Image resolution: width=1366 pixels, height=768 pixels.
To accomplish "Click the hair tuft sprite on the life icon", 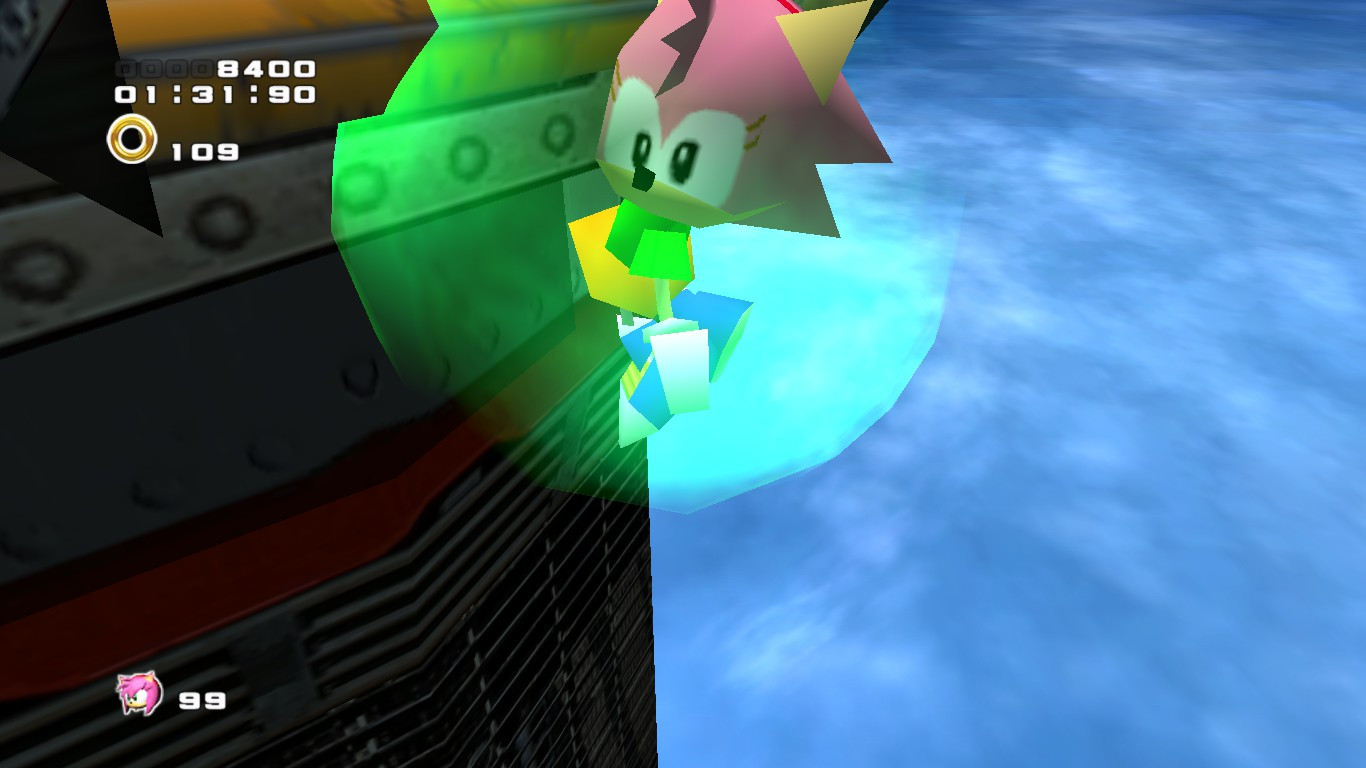I will 125,683.
